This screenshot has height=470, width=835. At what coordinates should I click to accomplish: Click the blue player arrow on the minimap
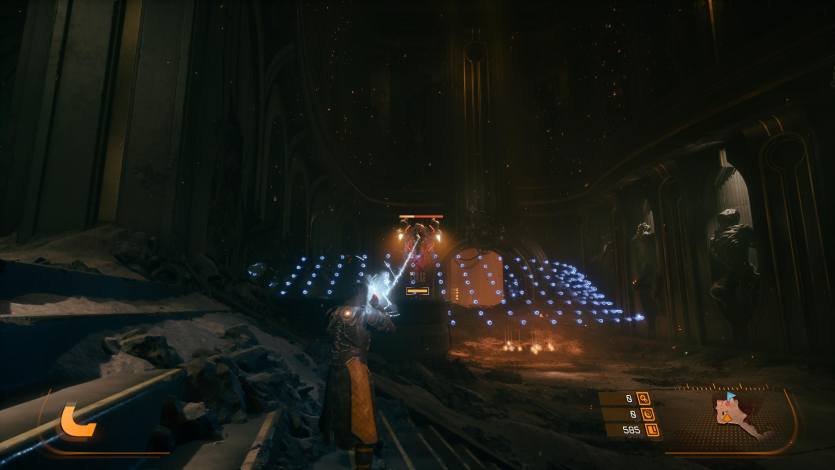731,396
